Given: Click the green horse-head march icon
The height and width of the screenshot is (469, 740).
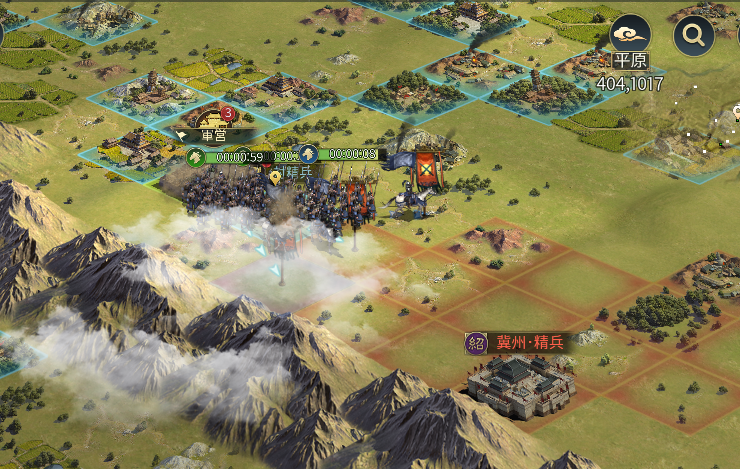Looking at the screenshot, I should click(x=196, y=156).
